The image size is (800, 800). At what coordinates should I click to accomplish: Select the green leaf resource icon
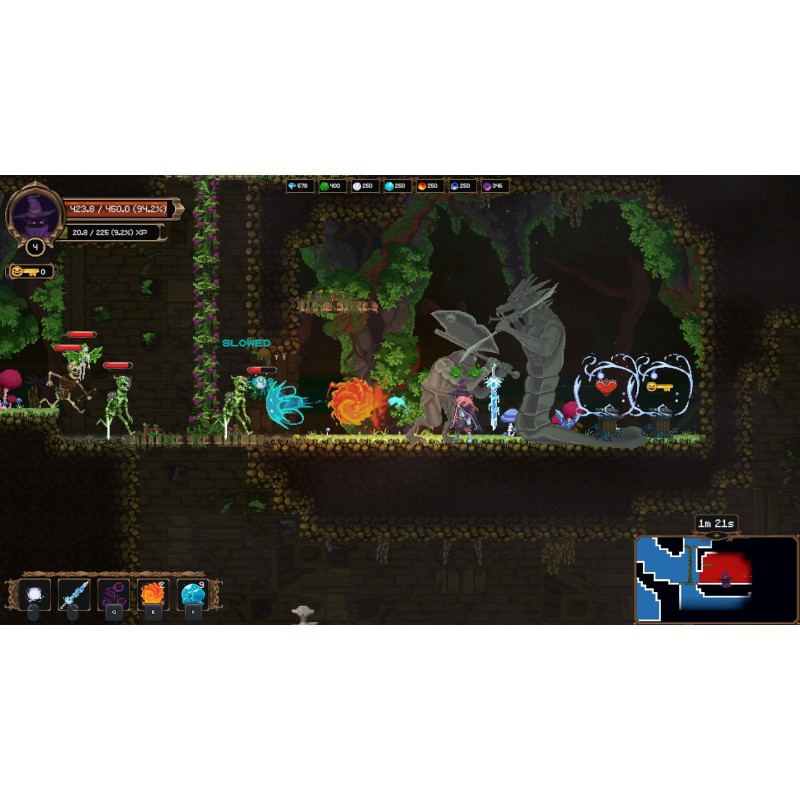click(325, 186)
